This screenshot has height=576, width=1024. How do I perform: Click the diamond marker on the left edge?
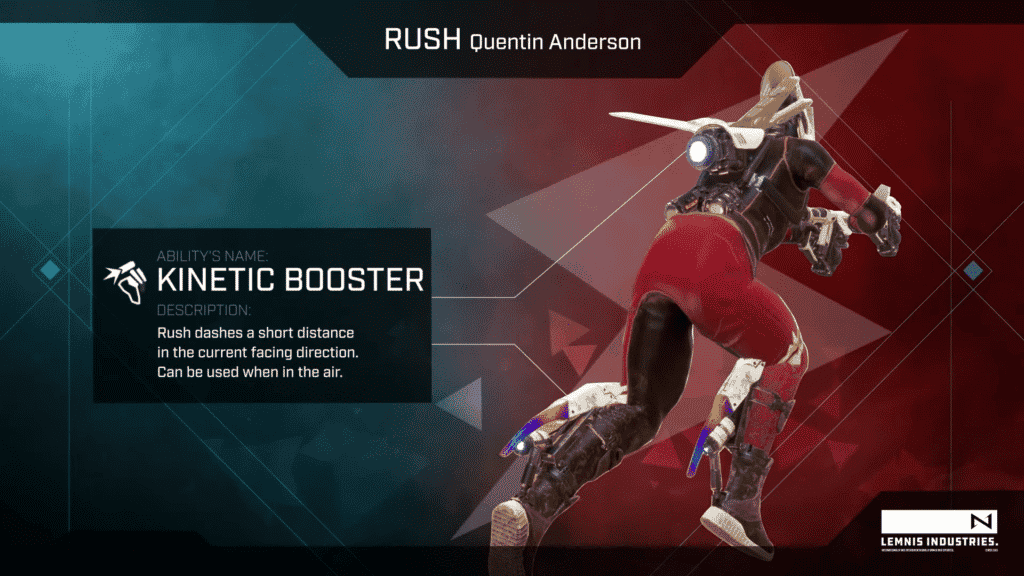click(49, 269)
